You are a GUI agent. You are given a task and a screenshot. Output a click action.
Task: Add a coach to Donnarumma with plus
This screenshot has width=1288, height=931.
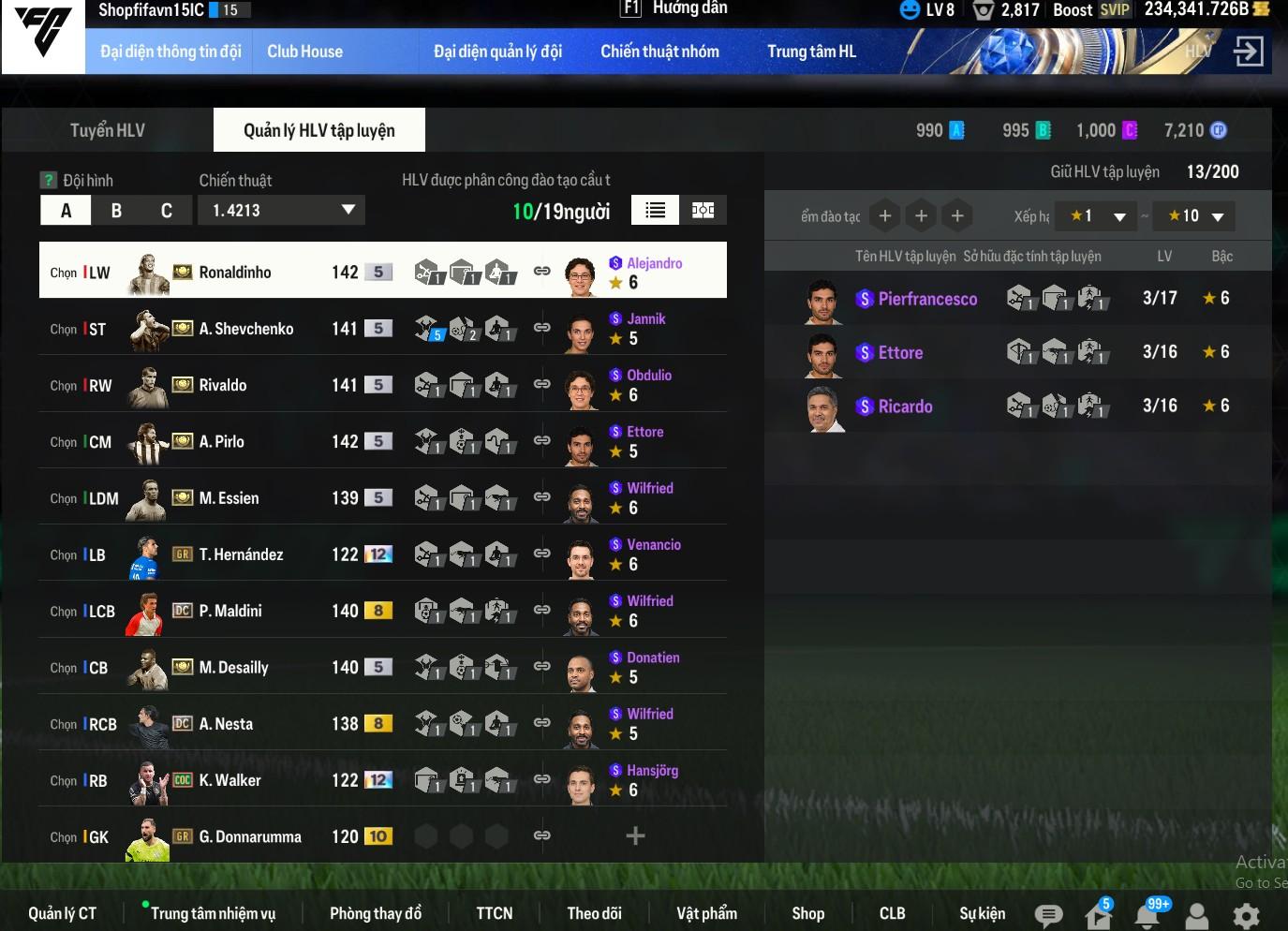635,835
